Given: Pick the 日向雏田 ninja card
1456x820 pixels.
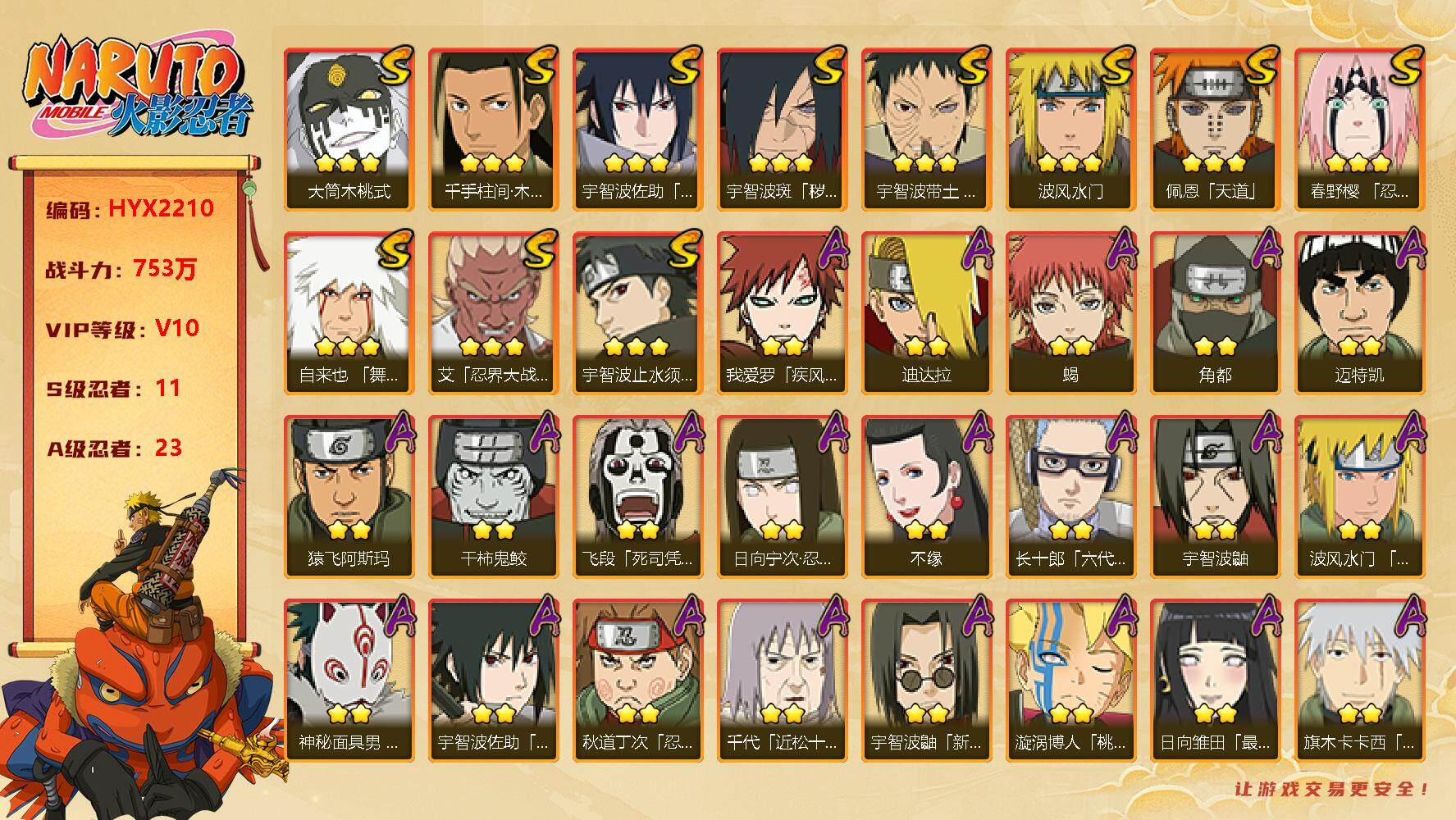Looking at the screenshot, I should pyautogui.click(x=1215, y=680).
